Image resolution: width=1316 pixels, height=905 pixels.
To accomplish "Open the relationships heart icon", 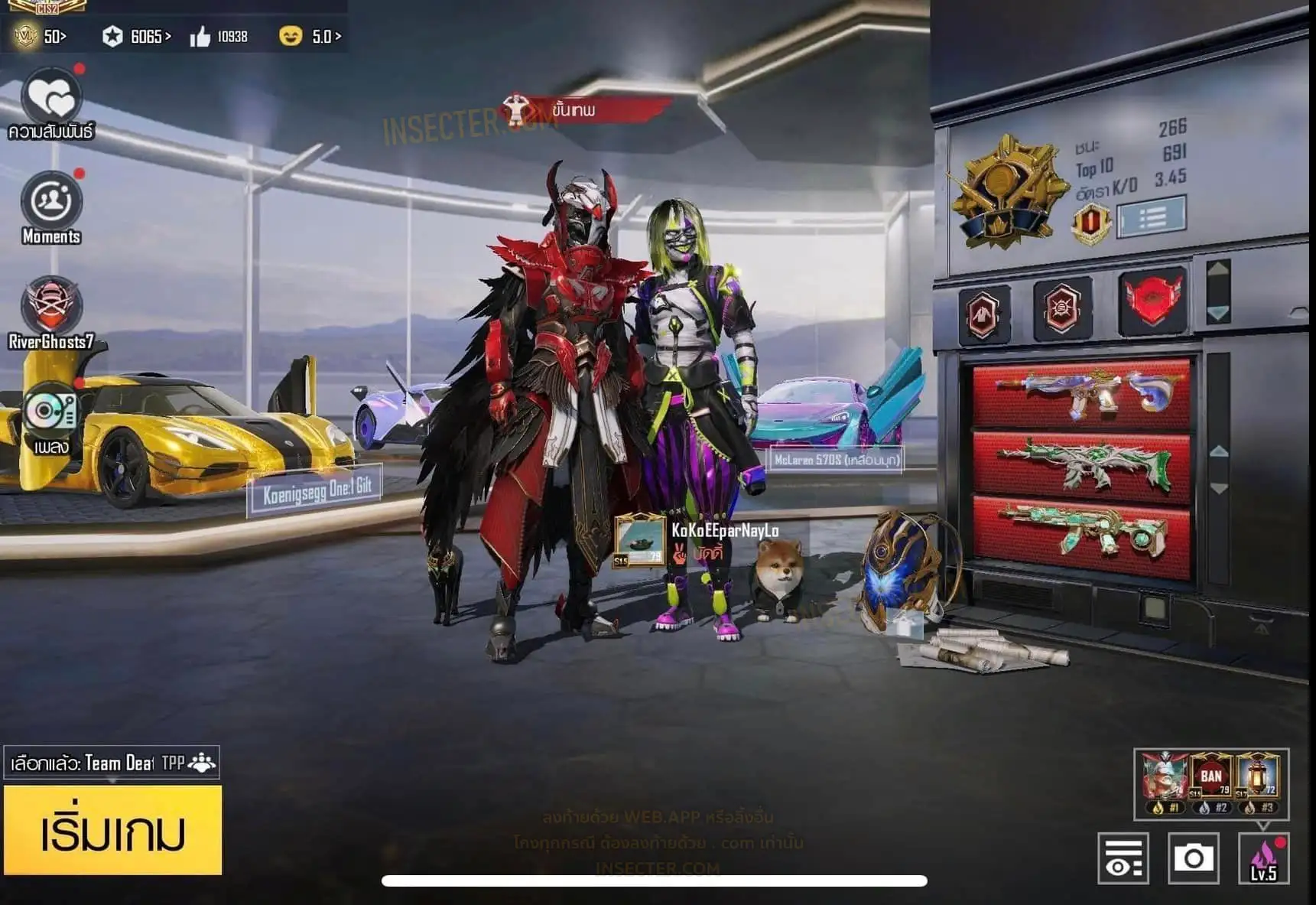I will click(50, 98).
